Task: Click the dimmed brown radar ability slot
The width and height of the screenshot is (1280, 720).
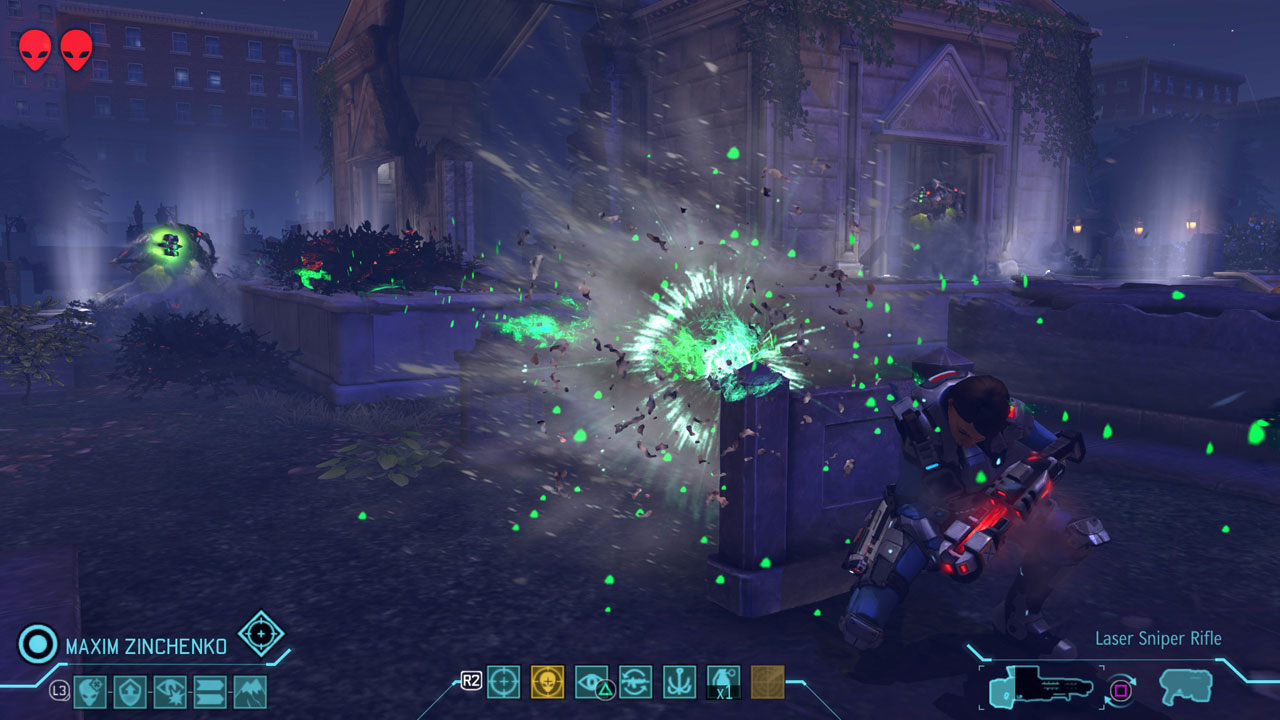Action: [x=767, y=682]
